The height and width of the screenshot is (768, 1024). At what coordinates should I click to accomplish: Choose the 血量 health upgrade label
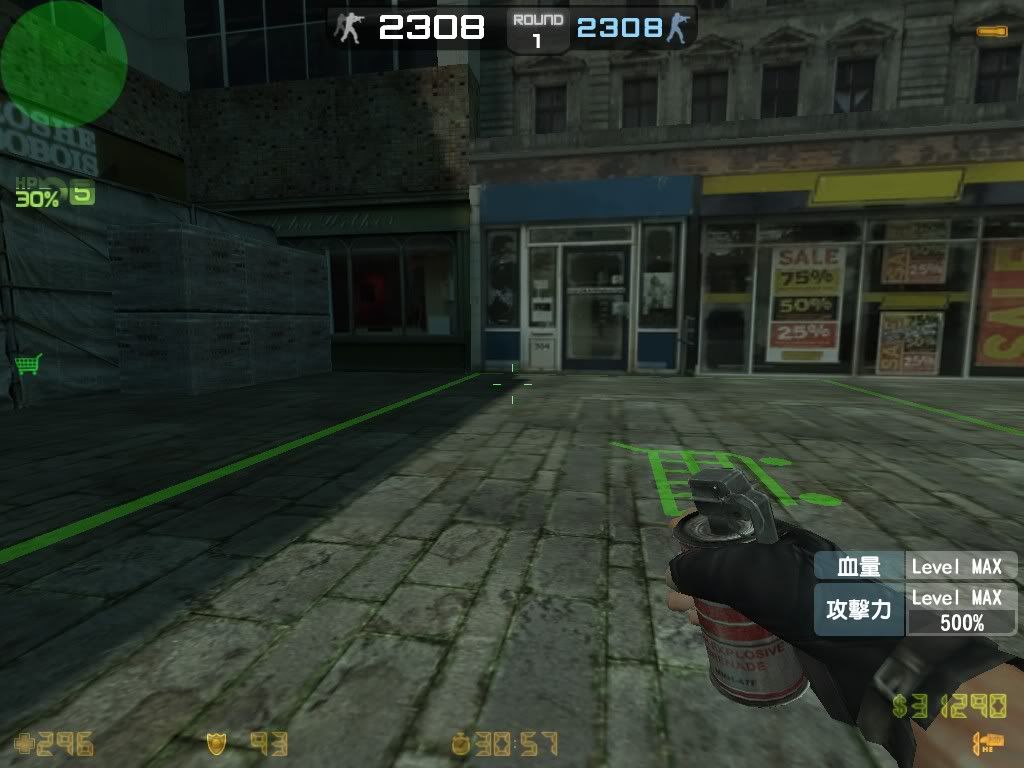point(859,567)
